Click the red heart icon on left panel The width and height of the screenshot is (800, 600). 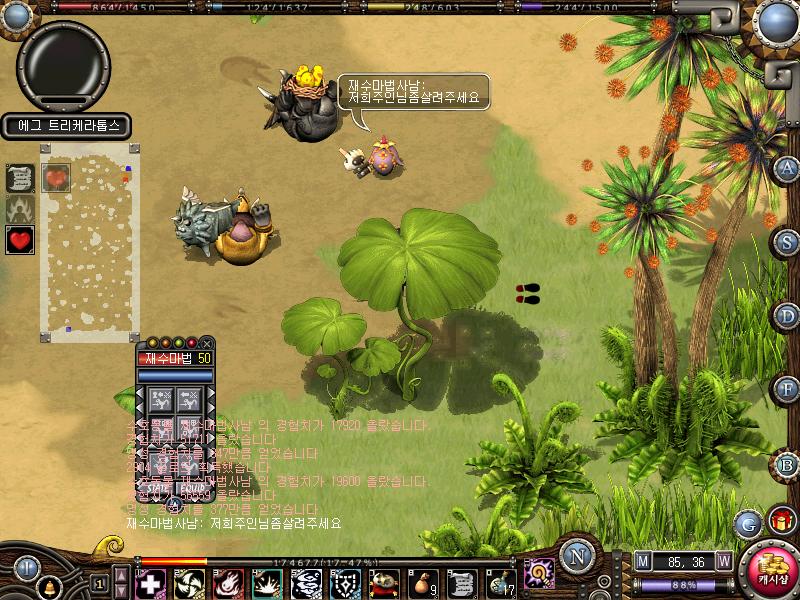point(20,240)
